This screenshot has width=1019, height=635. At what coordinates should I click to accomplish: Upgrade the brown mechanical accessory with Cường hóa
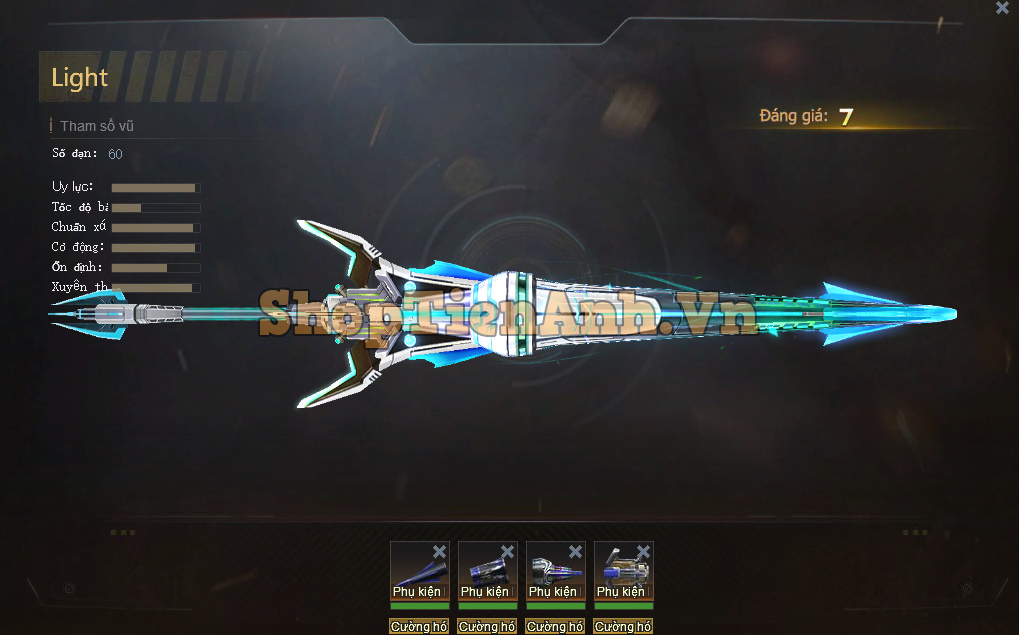[x=623, y=627]
